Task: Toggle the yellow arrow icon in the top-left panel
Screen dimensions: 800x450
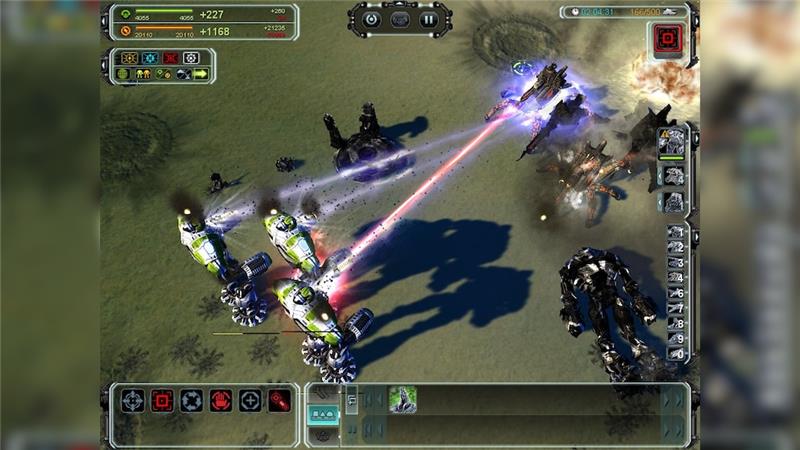Action: point(201,74)
